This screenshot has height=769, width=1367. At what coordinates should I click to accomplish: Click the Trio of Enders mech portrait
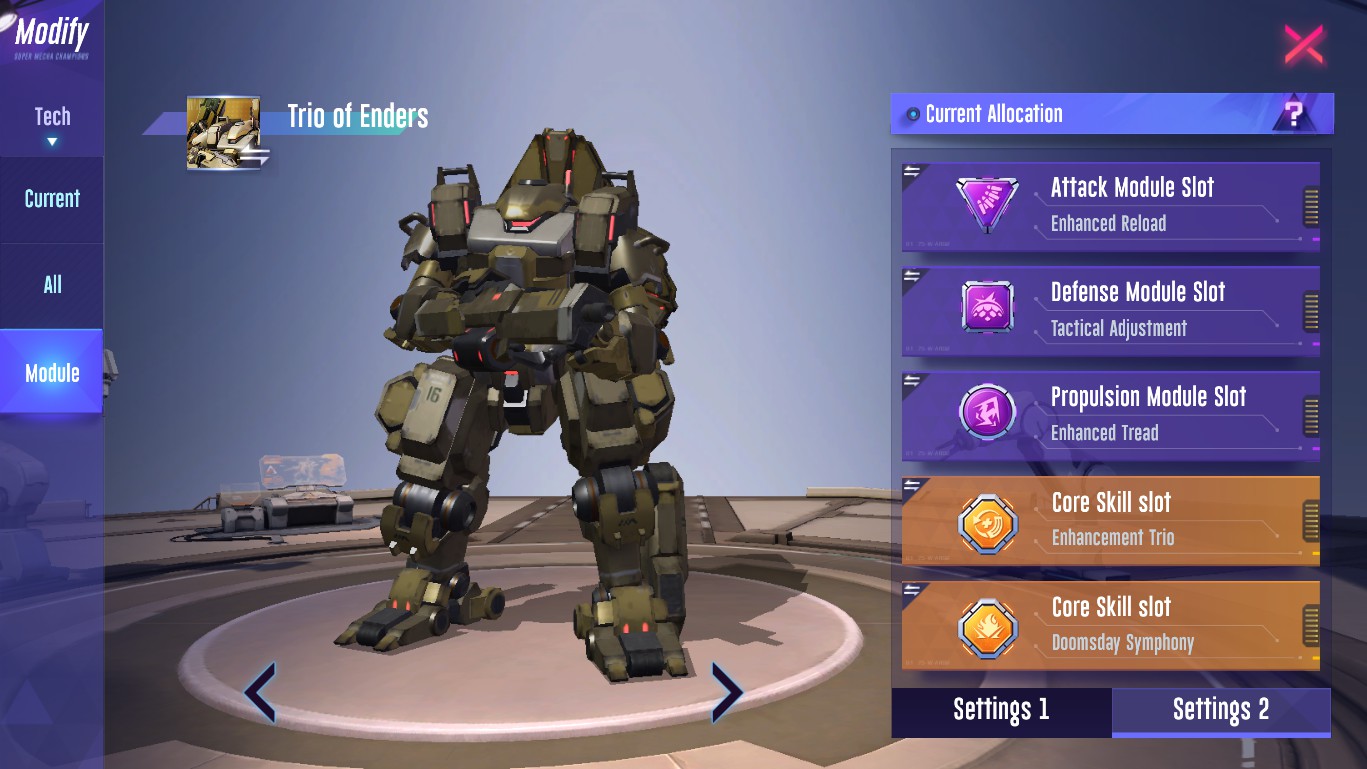(x=224, y=133)
